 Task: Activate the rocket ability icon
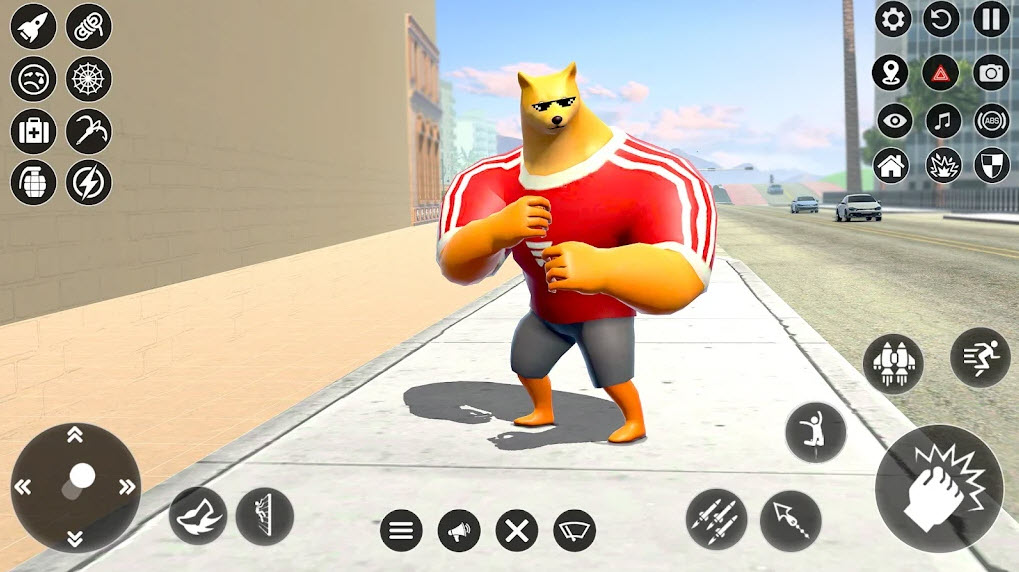(33, 26)
